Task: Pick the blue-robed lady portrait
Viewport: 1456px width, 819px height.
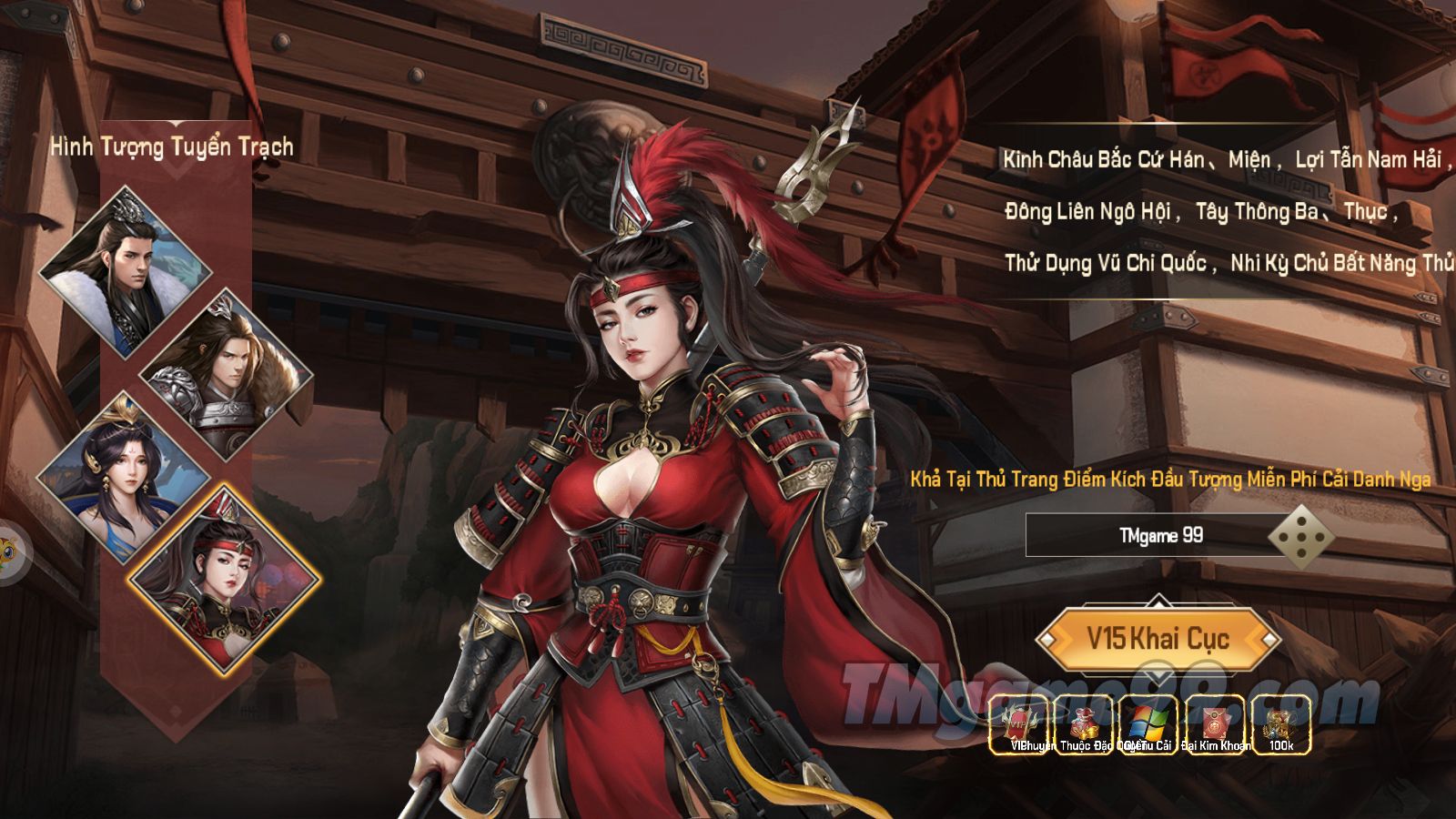Action: click(123, 476)
